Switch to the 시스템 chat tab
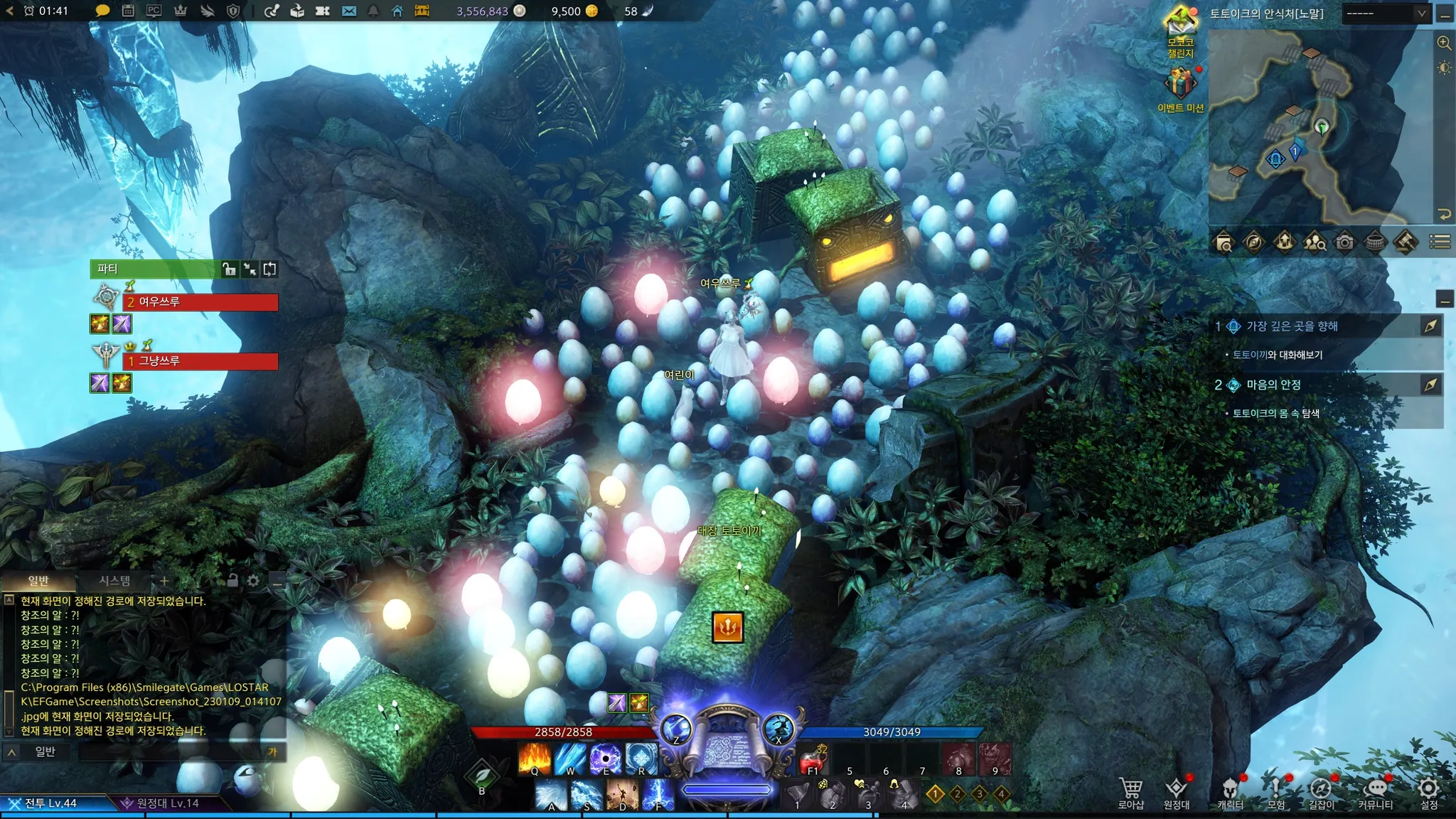Screen dimensions: 1456x819 coord(114,581)
